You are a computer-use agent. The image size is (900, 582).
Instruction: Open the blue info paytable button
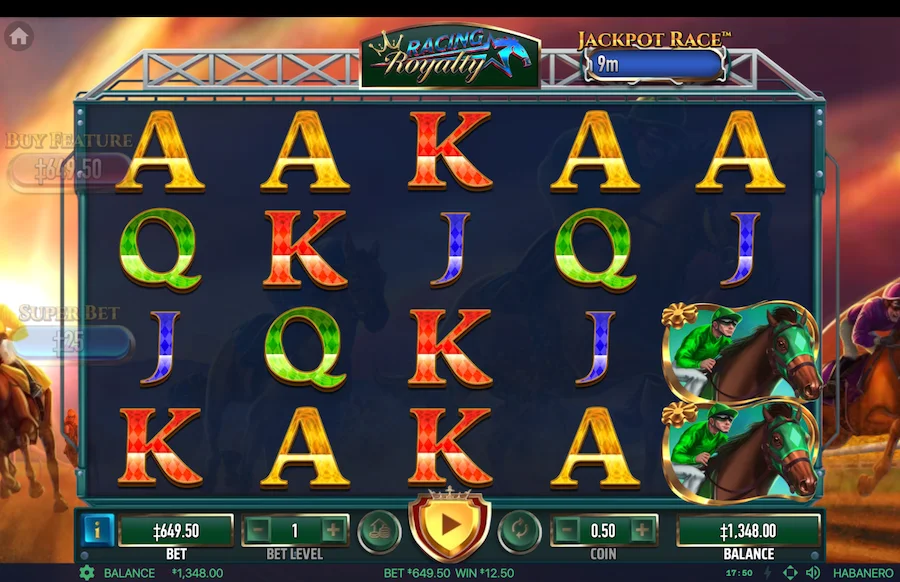tap(97, 530)
